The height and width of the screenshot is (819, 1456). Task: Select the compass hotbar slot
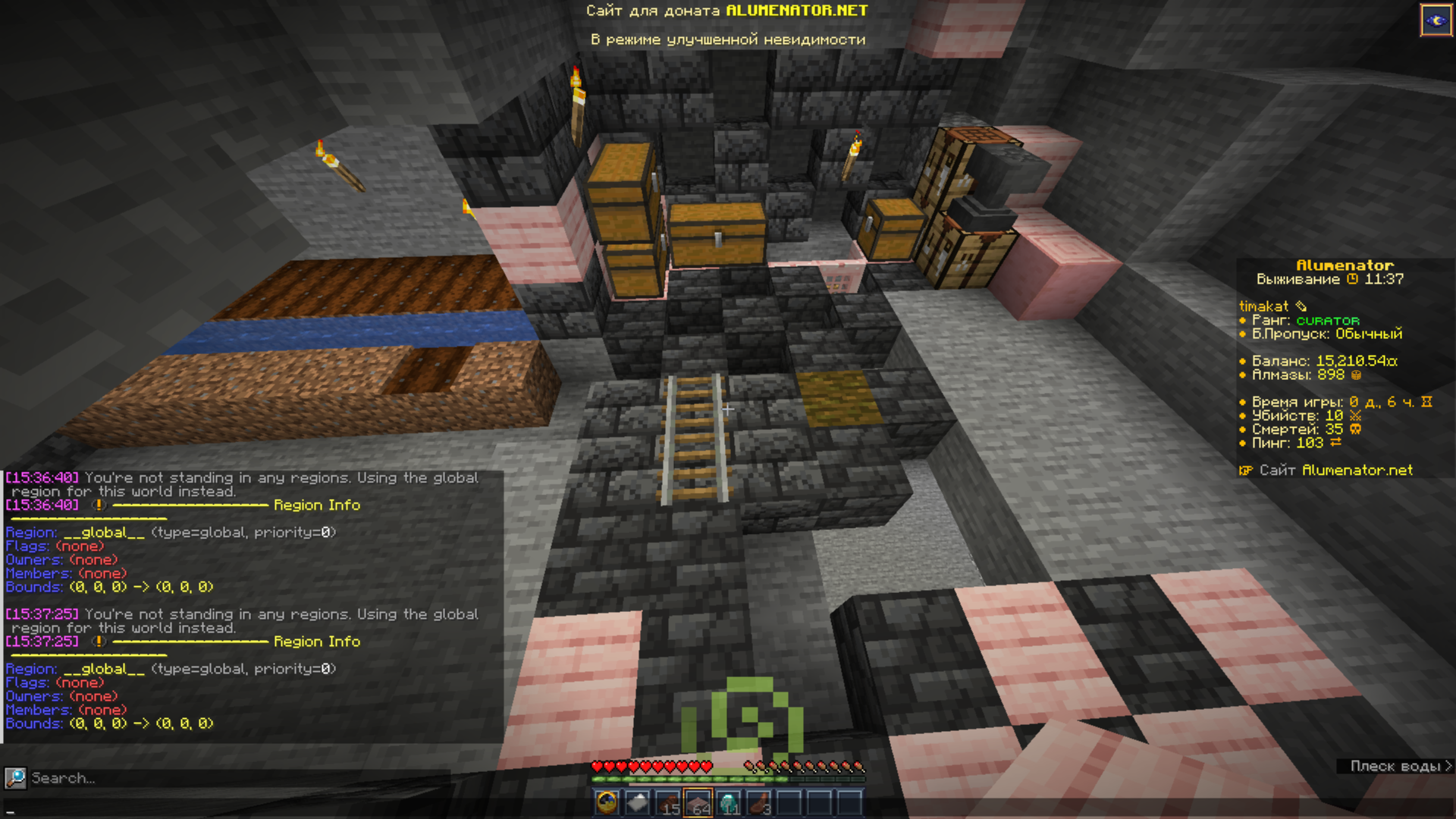[x=607, y=802]
